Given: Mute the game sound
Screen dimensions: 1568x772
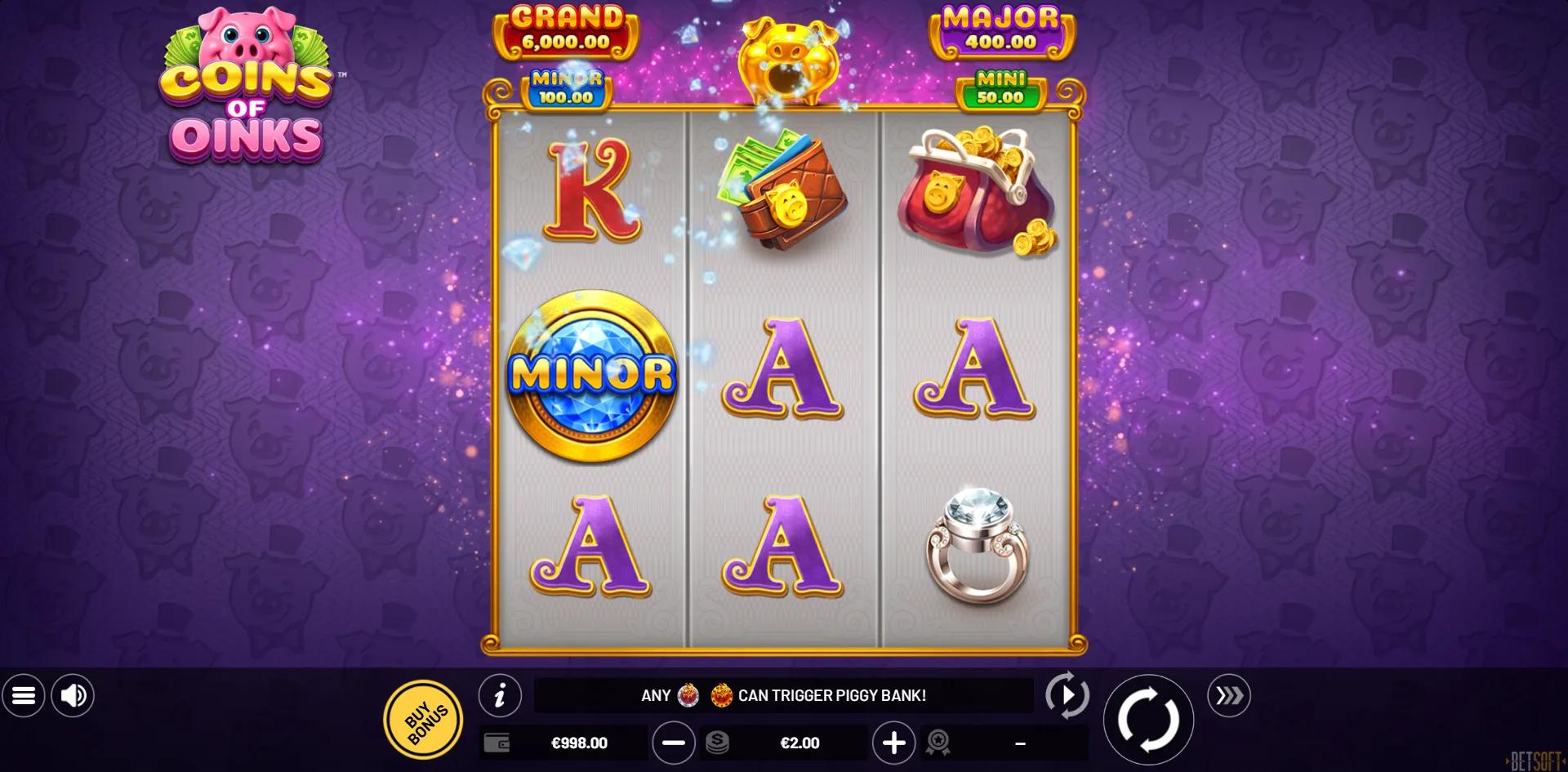Looking at the screenshot, I should pos(73,696).
